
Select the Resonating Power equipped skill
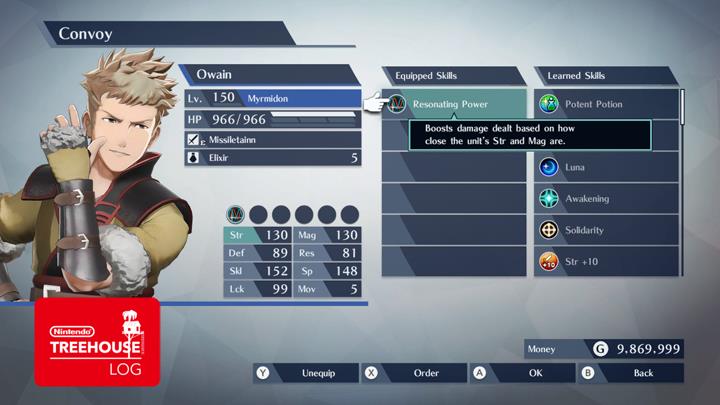tap(455, 103)
